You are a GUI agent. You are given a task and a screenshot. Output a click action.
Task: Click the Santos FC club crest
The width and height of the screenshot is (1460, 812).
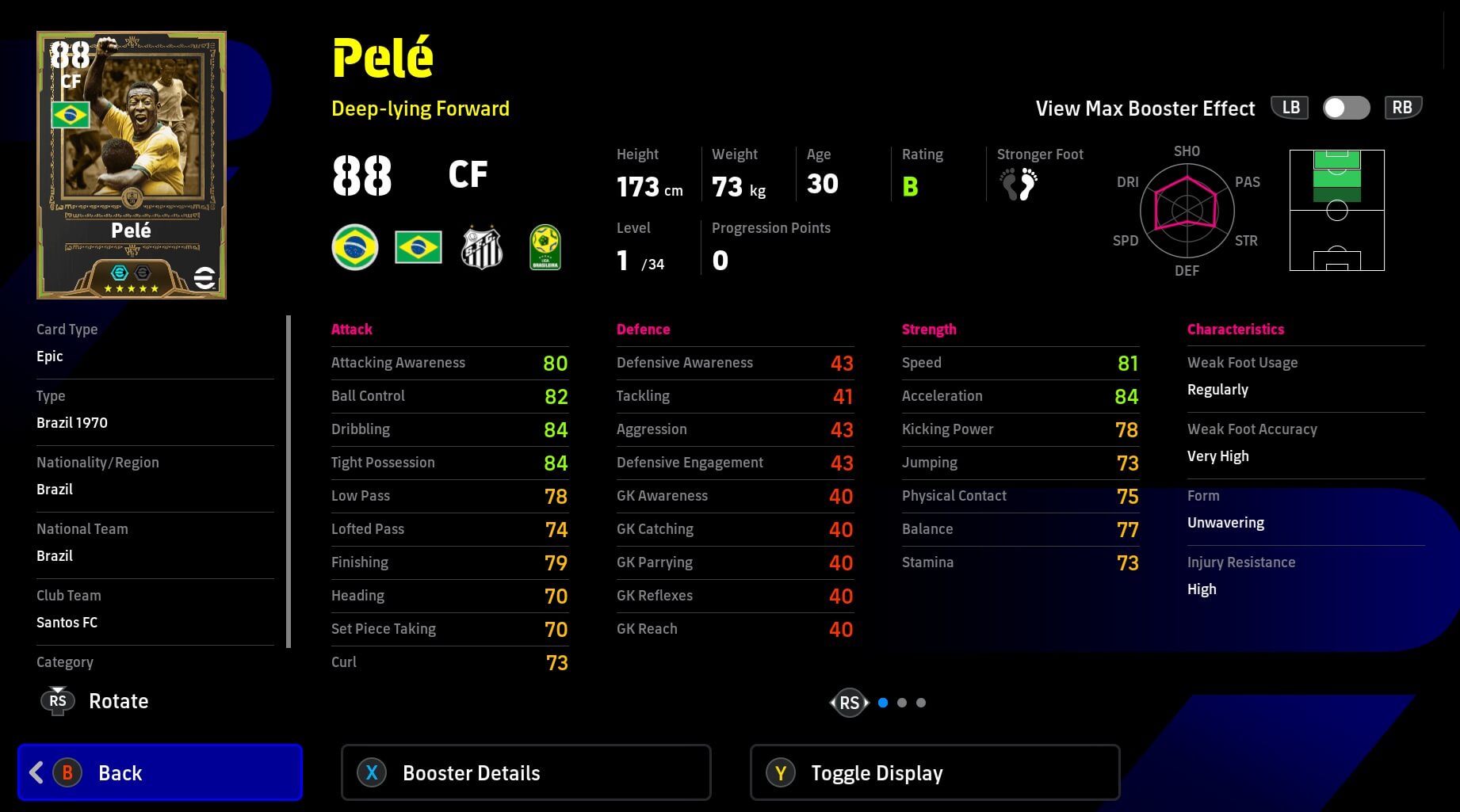tap(482, 248)
